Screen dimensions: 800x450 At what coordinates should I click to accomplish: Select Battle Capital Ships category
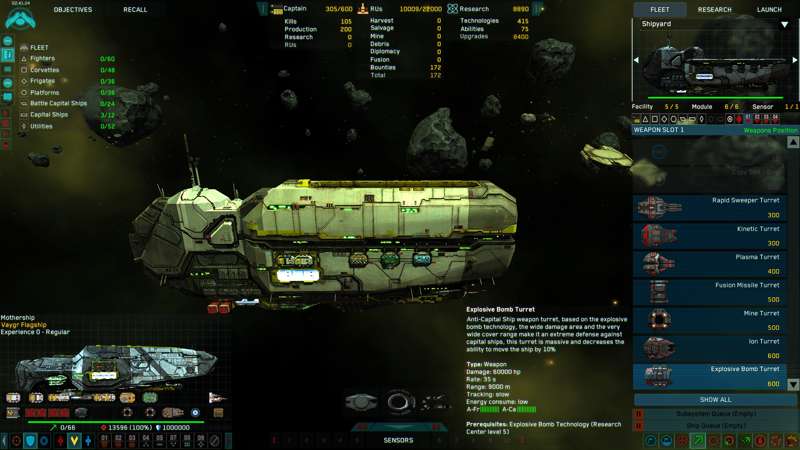pos(58,103)
